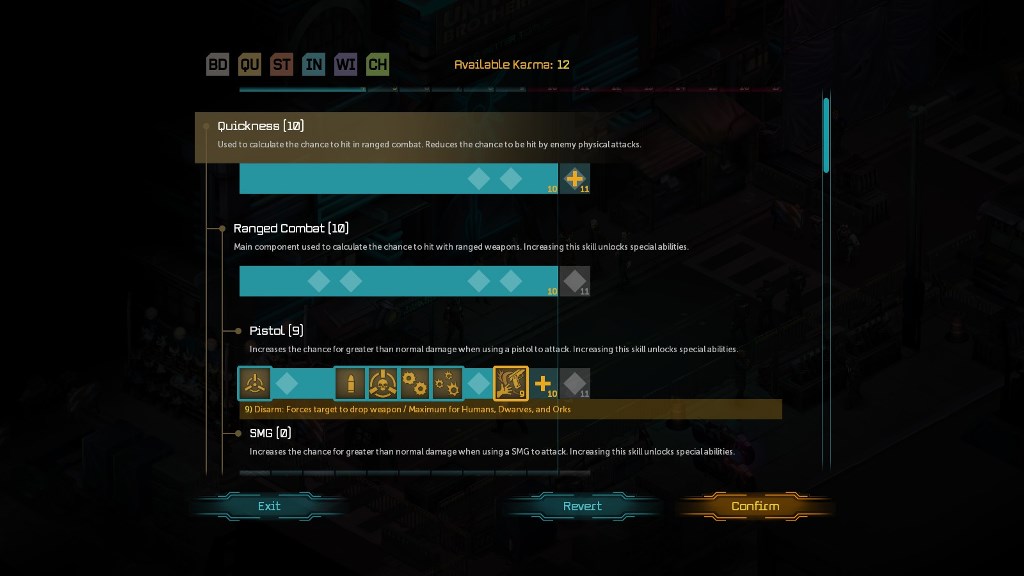This screenshot has height=576, width=1024.
Task: Select the skull crosshair Pistol ability icon
Action: (x=383, y=383)
